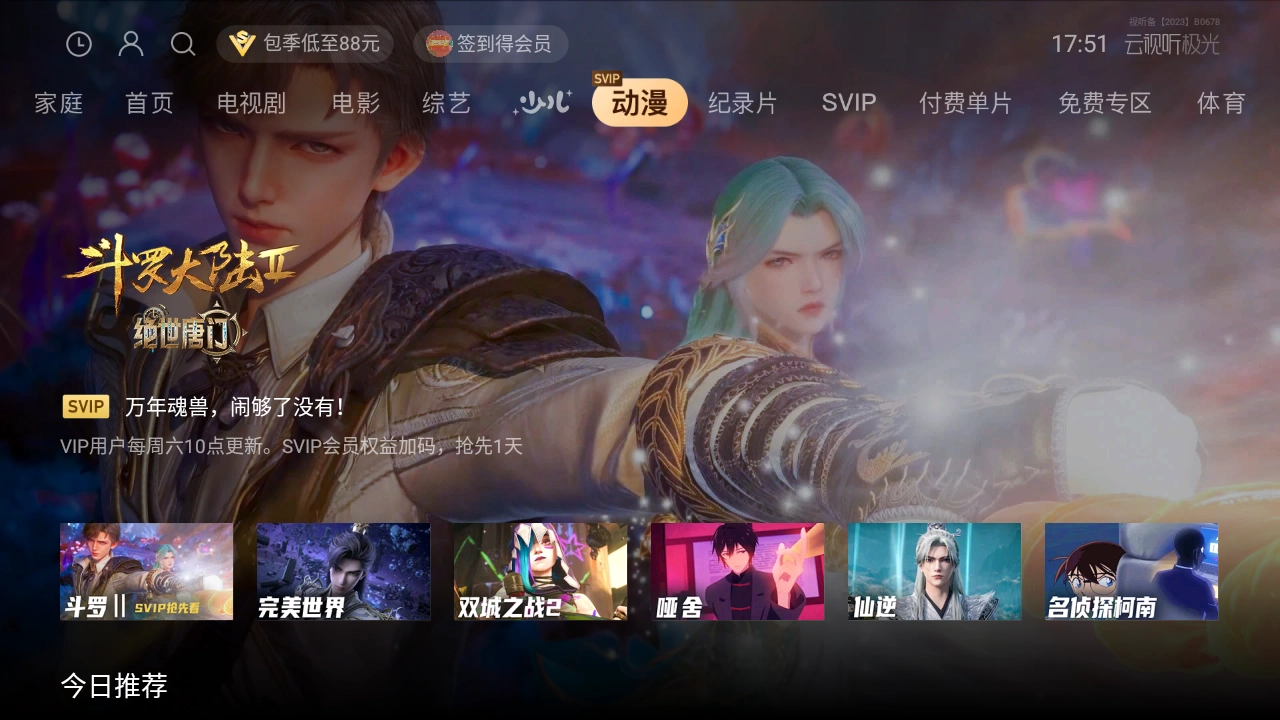
Task: Open the 名侦探柯南 thumbnail
Action: (x=1131, y=571)
